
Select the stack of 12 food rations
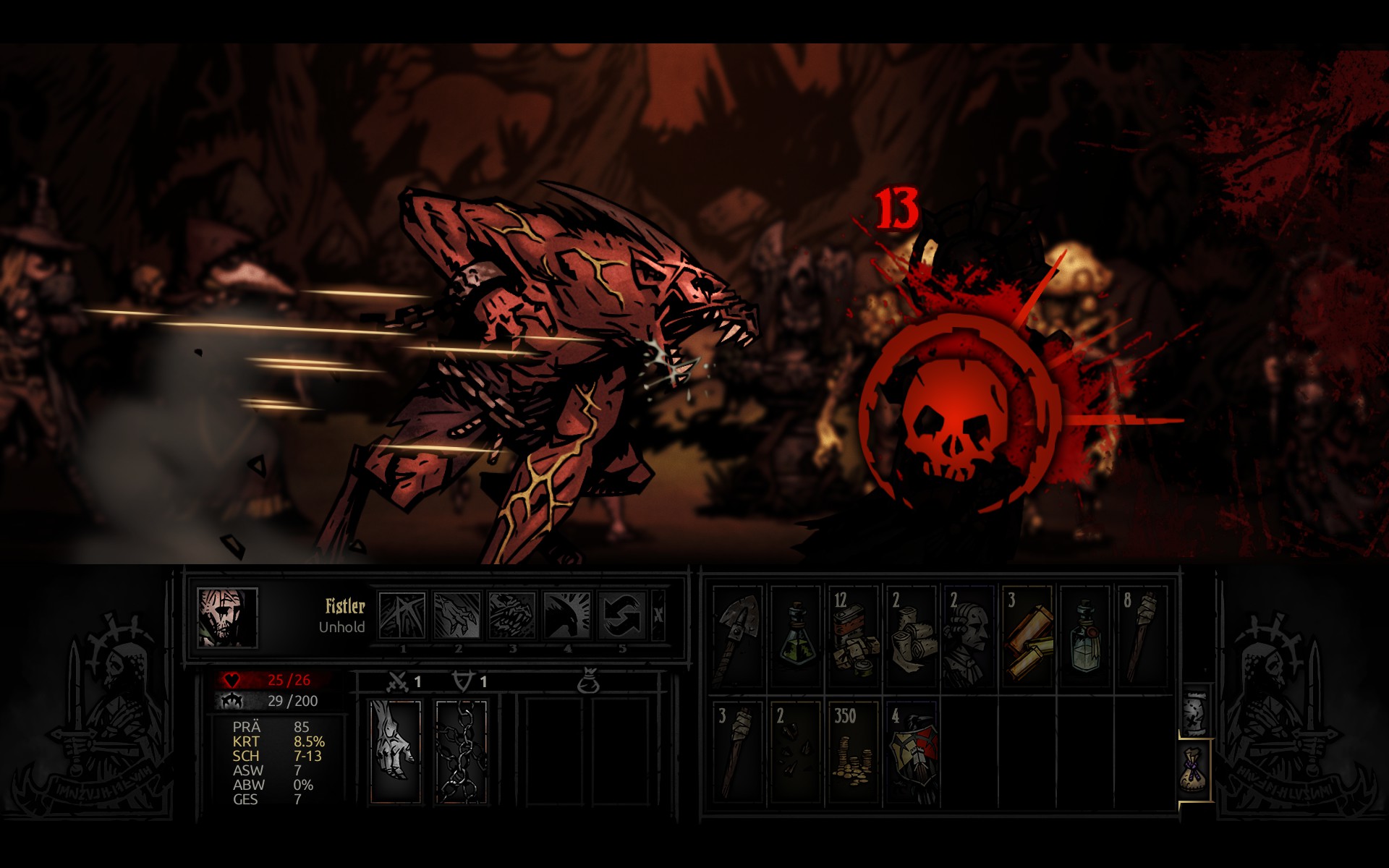(854, 637)
